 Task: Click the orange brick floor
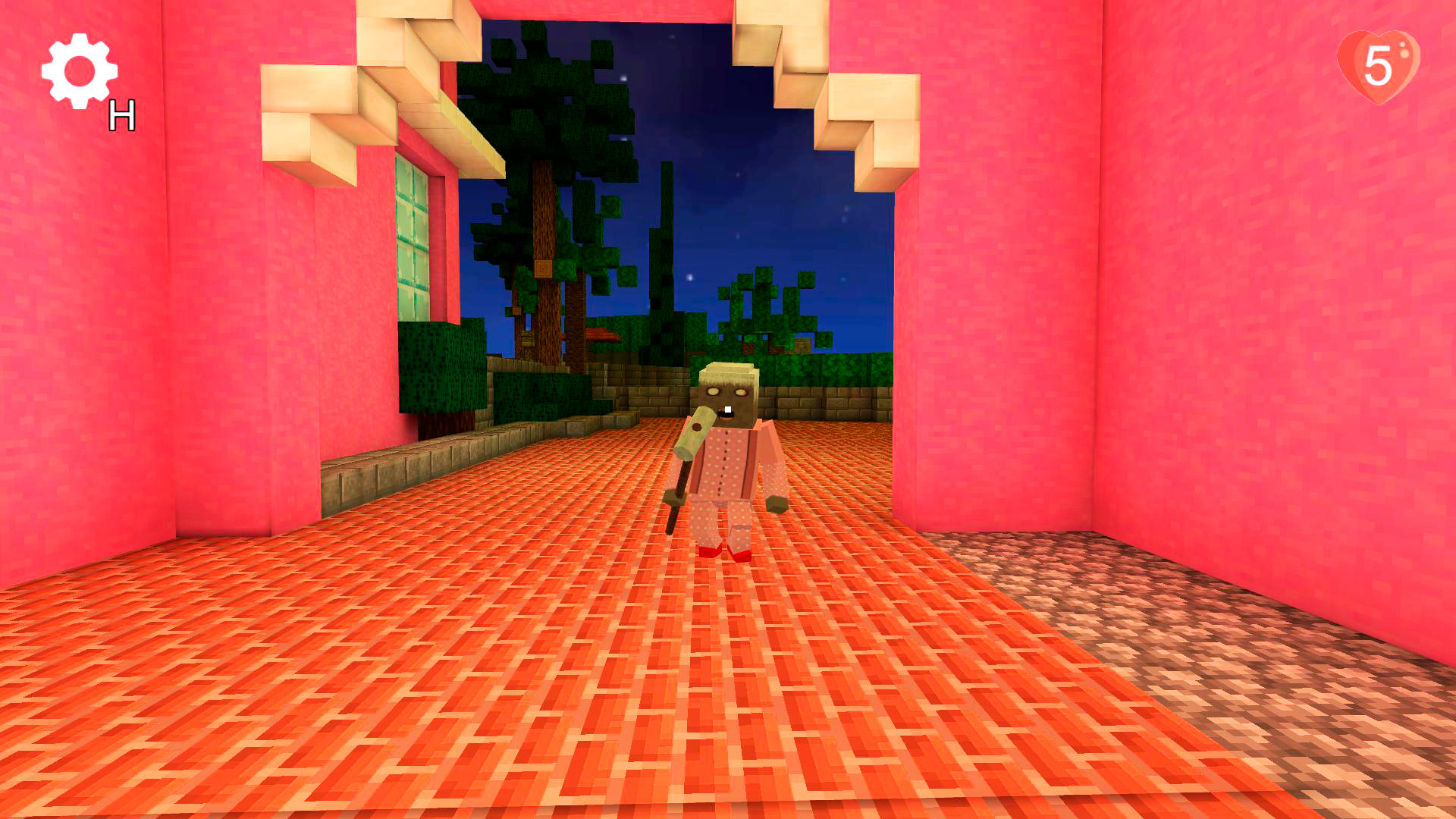pos(531,682)
